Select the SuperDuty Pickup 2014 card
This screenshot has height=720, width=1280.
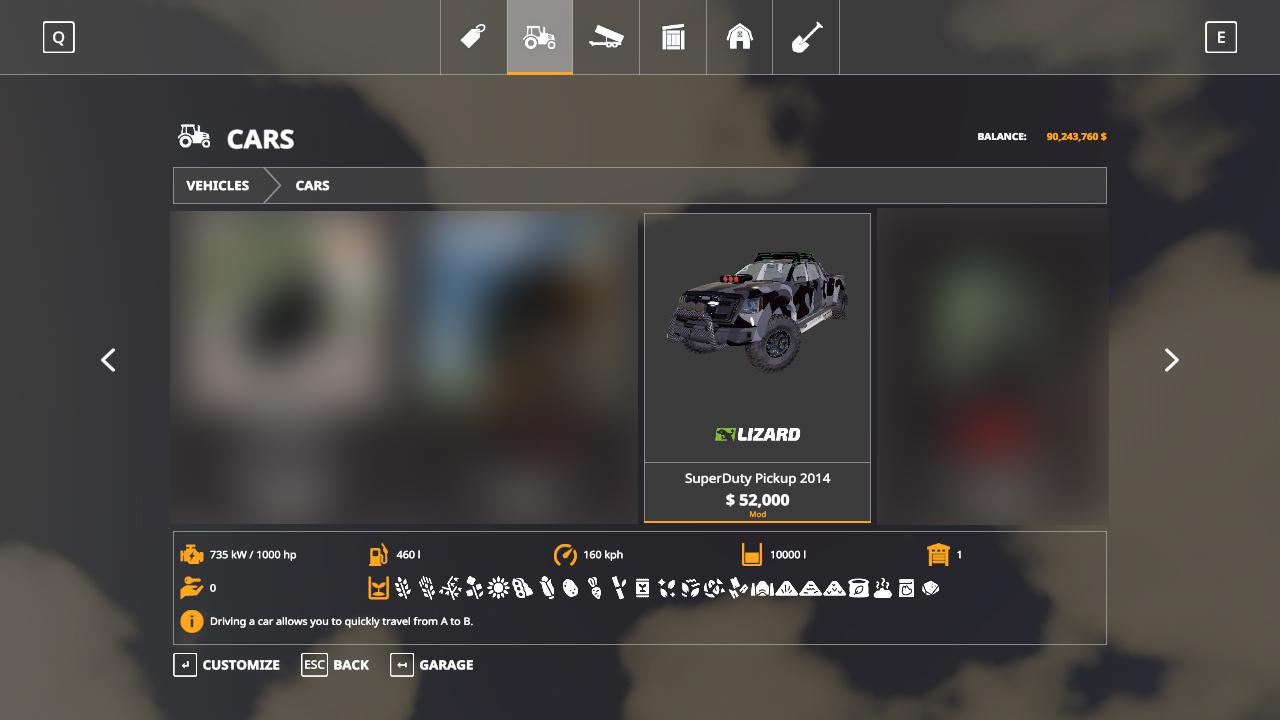pyautogui.click(x=757, y=367)
